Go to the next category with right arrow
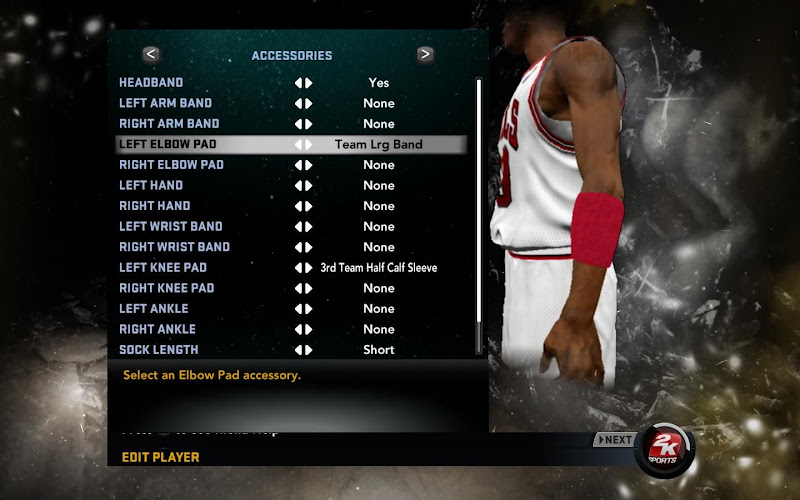This screenshot has width=800, height=500. coord(425,55)
